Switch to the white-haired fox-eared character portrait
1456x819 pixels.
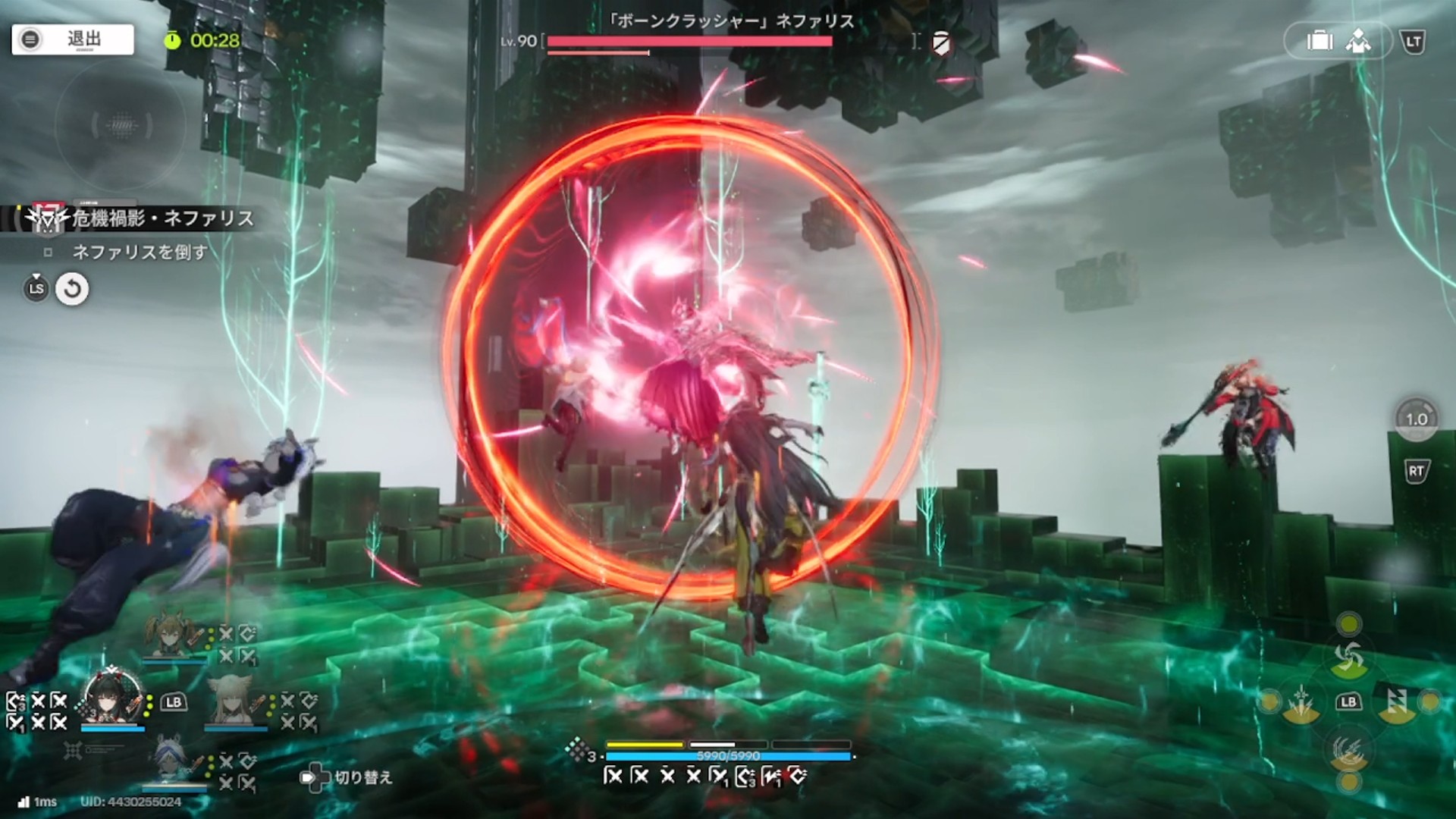(234, 702)
